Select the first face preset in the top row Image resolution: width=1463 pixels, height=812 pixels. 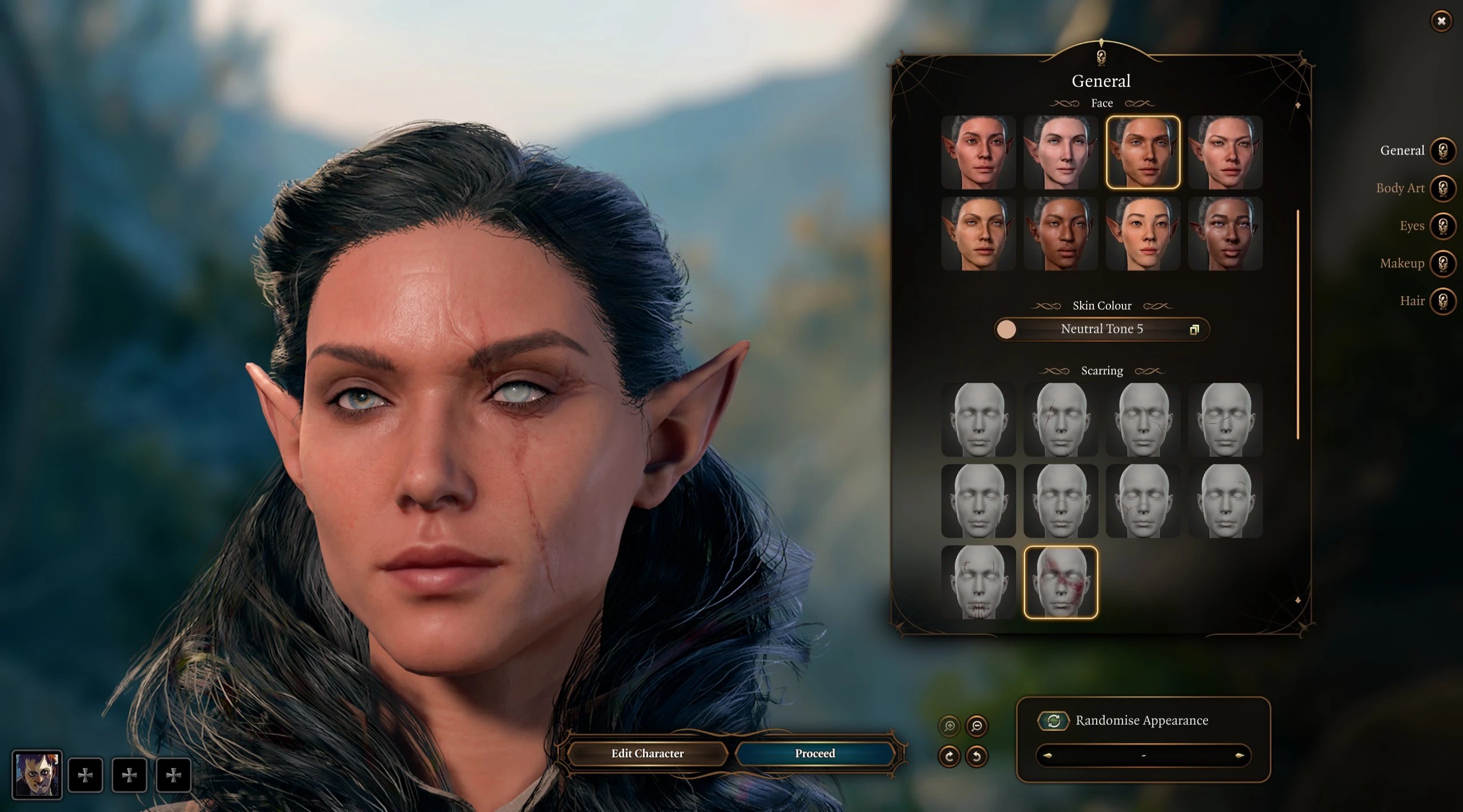pos(978,152)
